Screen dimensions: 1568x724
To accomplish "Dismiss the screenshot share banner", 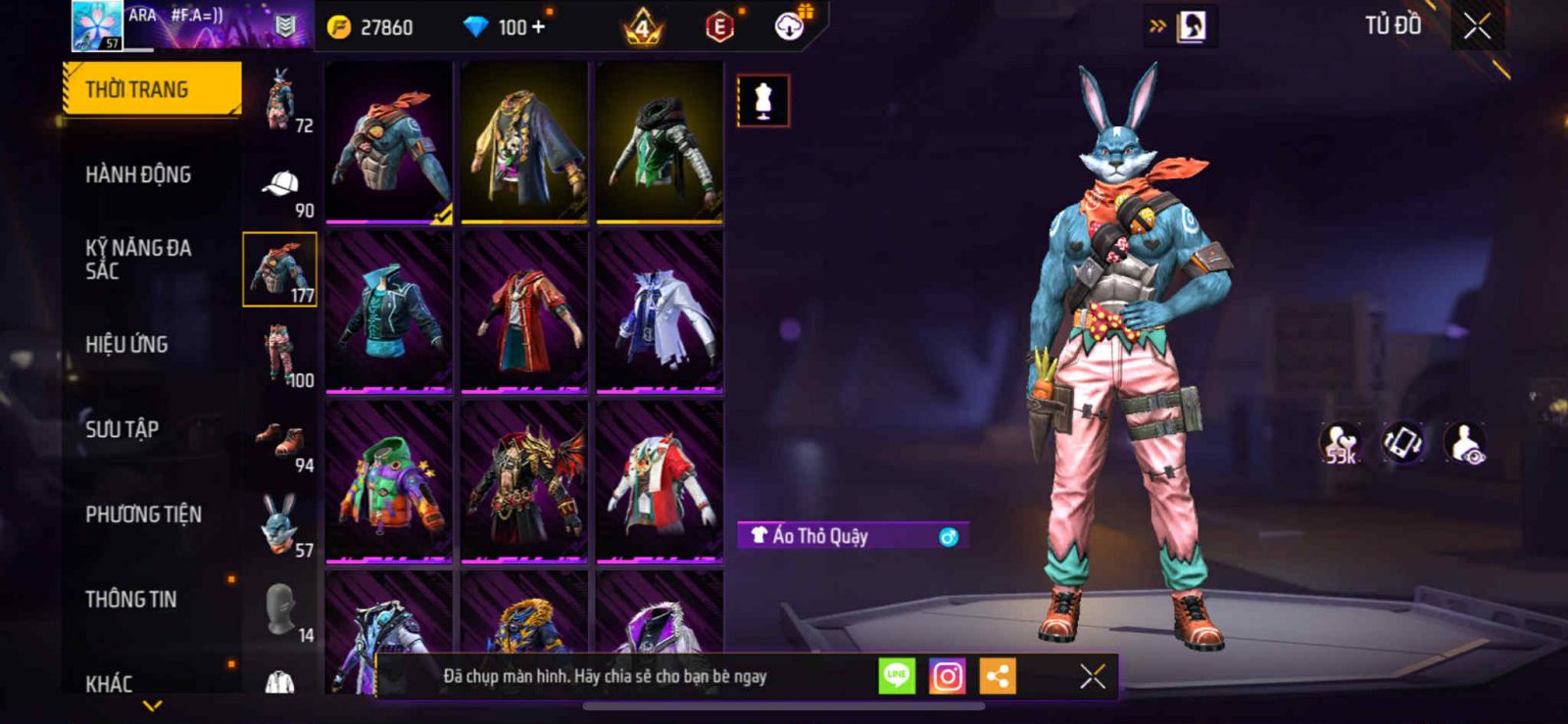I will pyautogui.click(x=1093, y=676).
